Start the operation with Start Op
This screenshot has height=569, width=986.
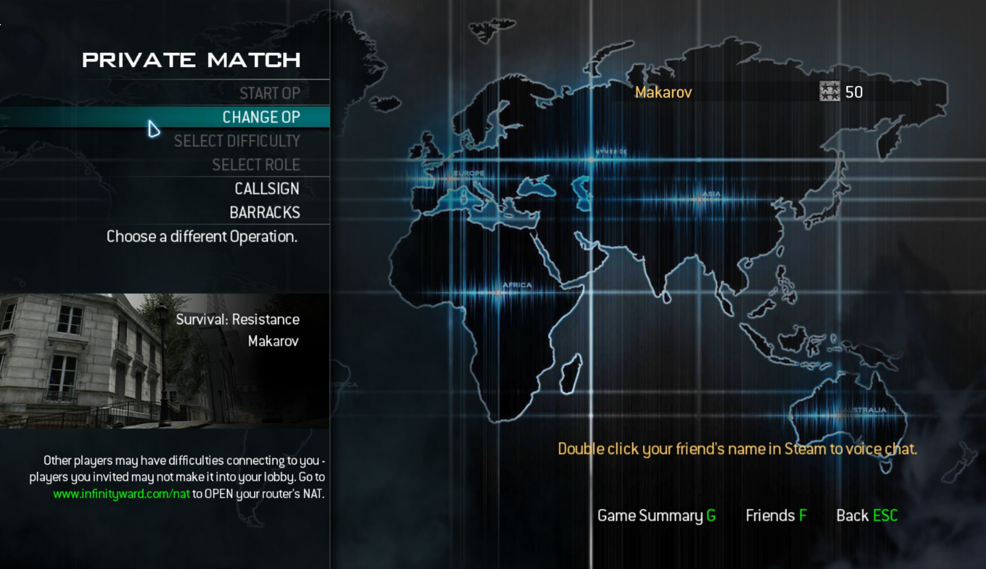click(269, 93)
